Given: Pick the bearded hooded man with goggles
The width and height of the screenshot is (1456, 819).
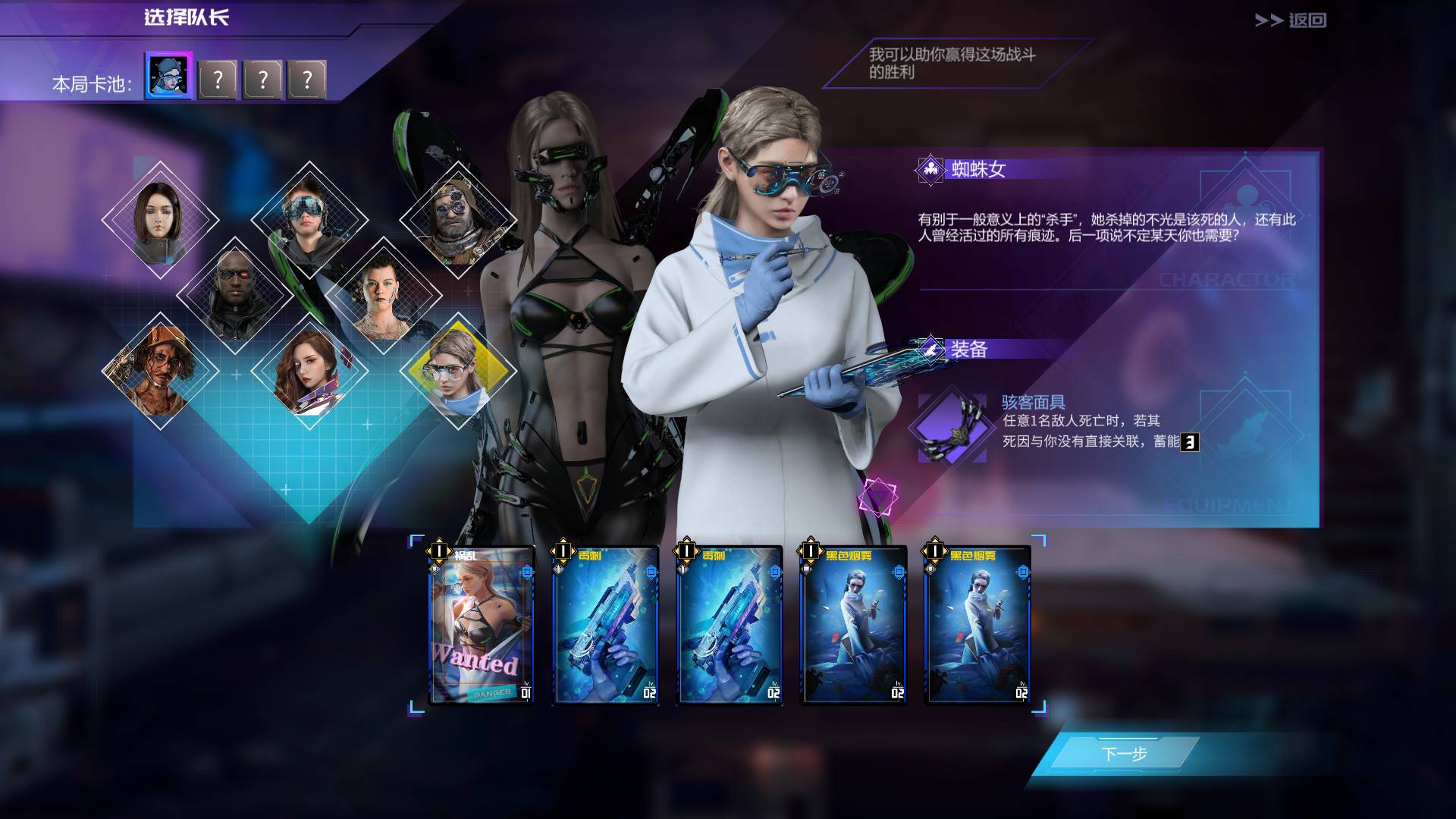Looking at the screenshot, I should tap(457, 220).
